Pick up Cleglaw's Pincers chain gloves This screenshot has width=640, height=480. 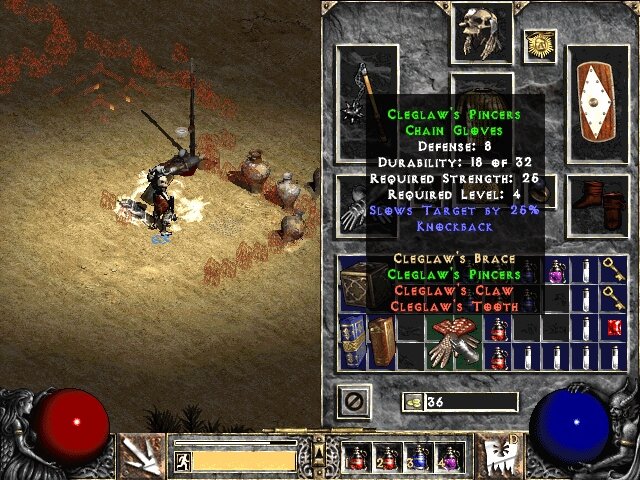coord(455,343)
